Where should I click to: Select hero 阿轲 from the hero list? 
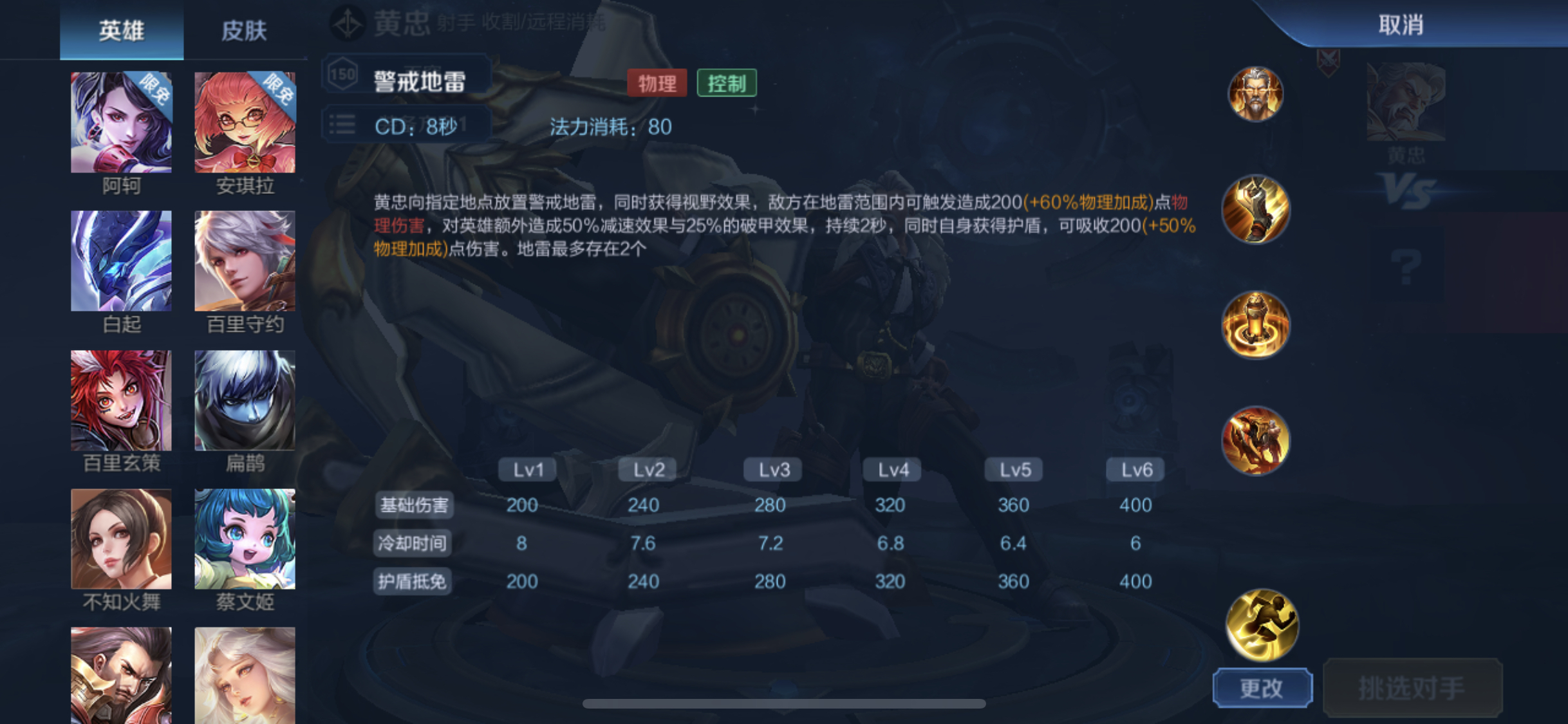click(x=120, y=121)
